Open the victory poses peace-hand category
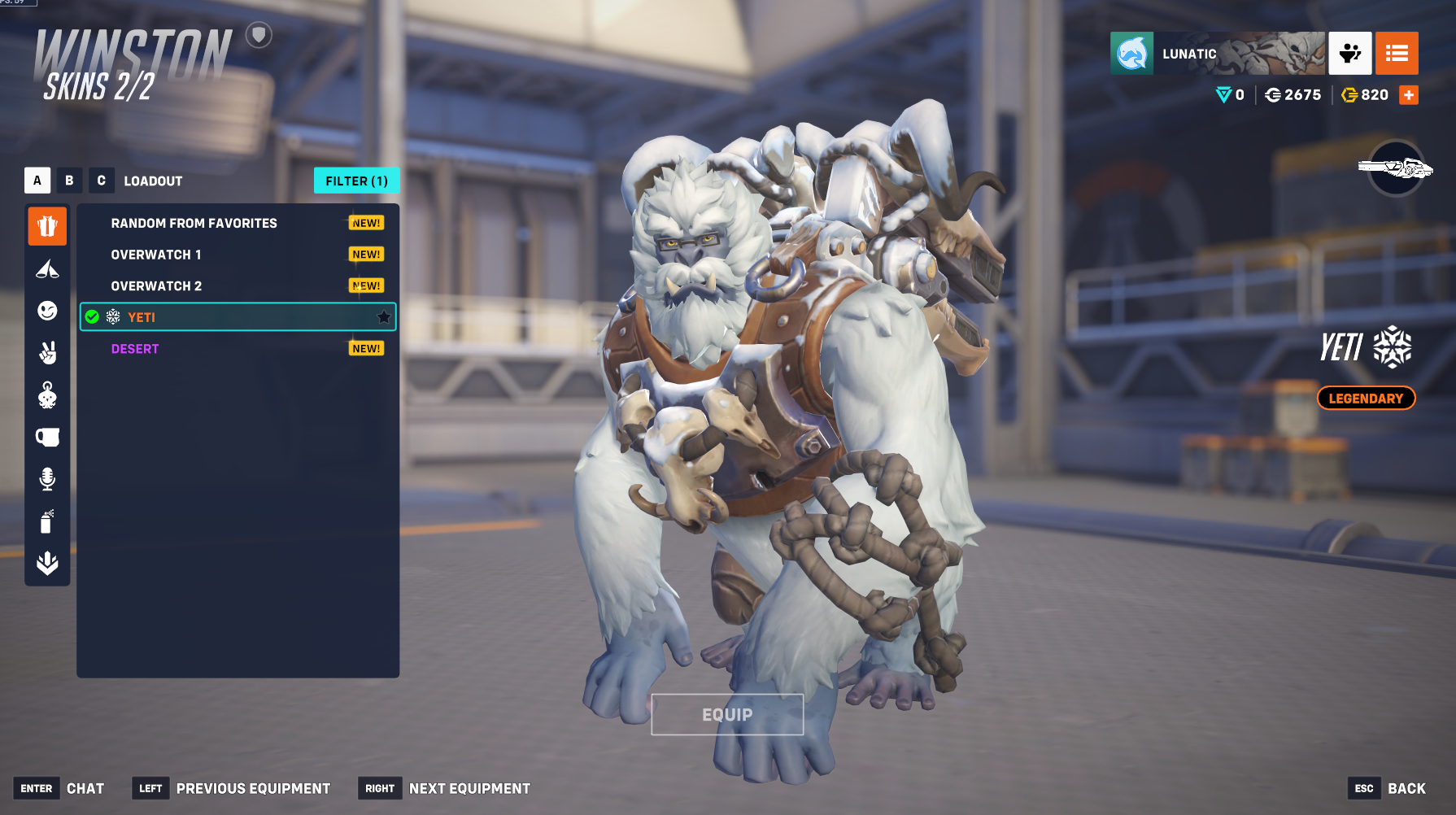Image resolution: width=1456 pixels, height=815 pixels. pos(47,352)
